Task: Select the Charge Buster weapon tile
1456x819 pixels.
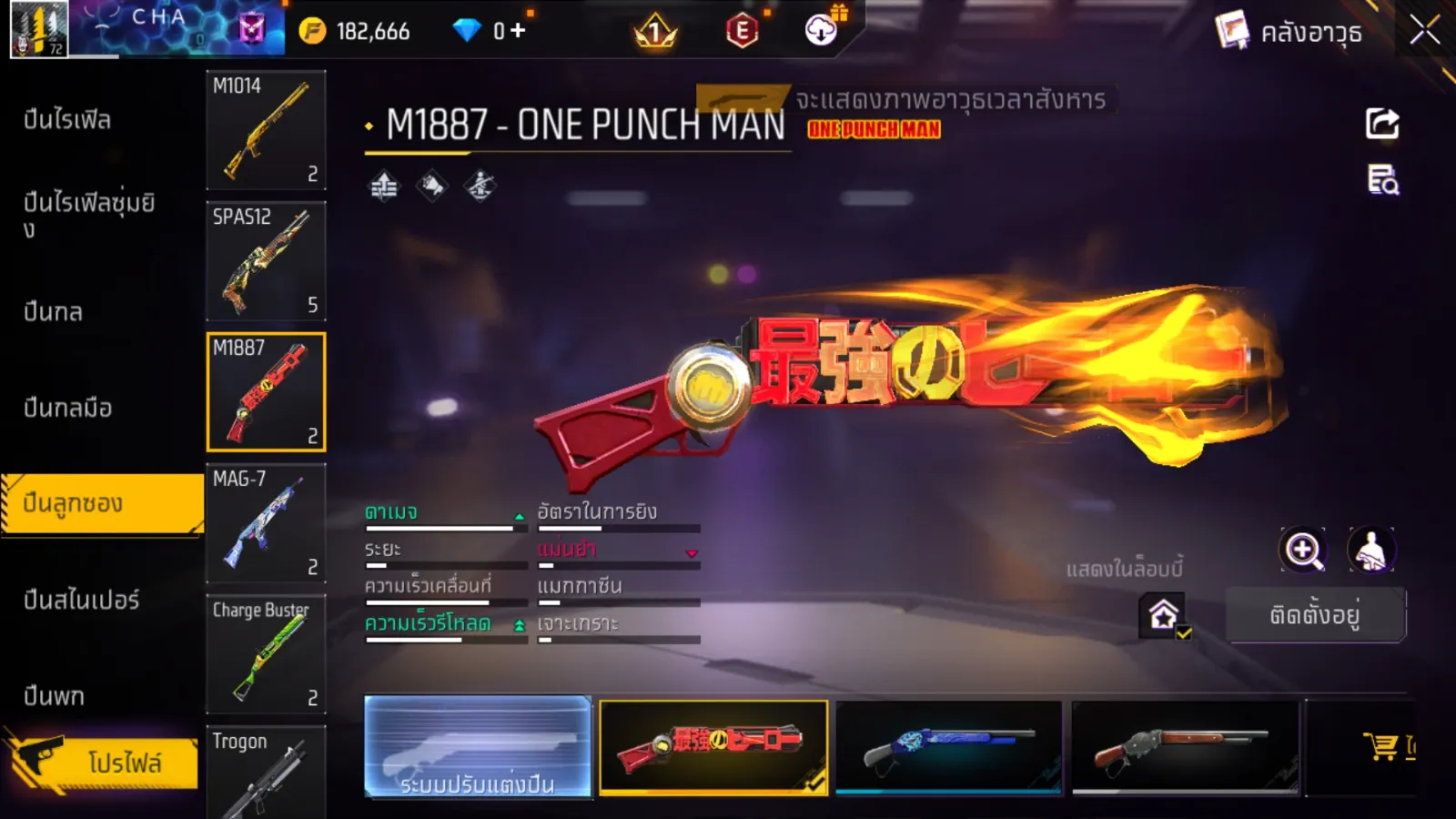Action: [266, 653]
